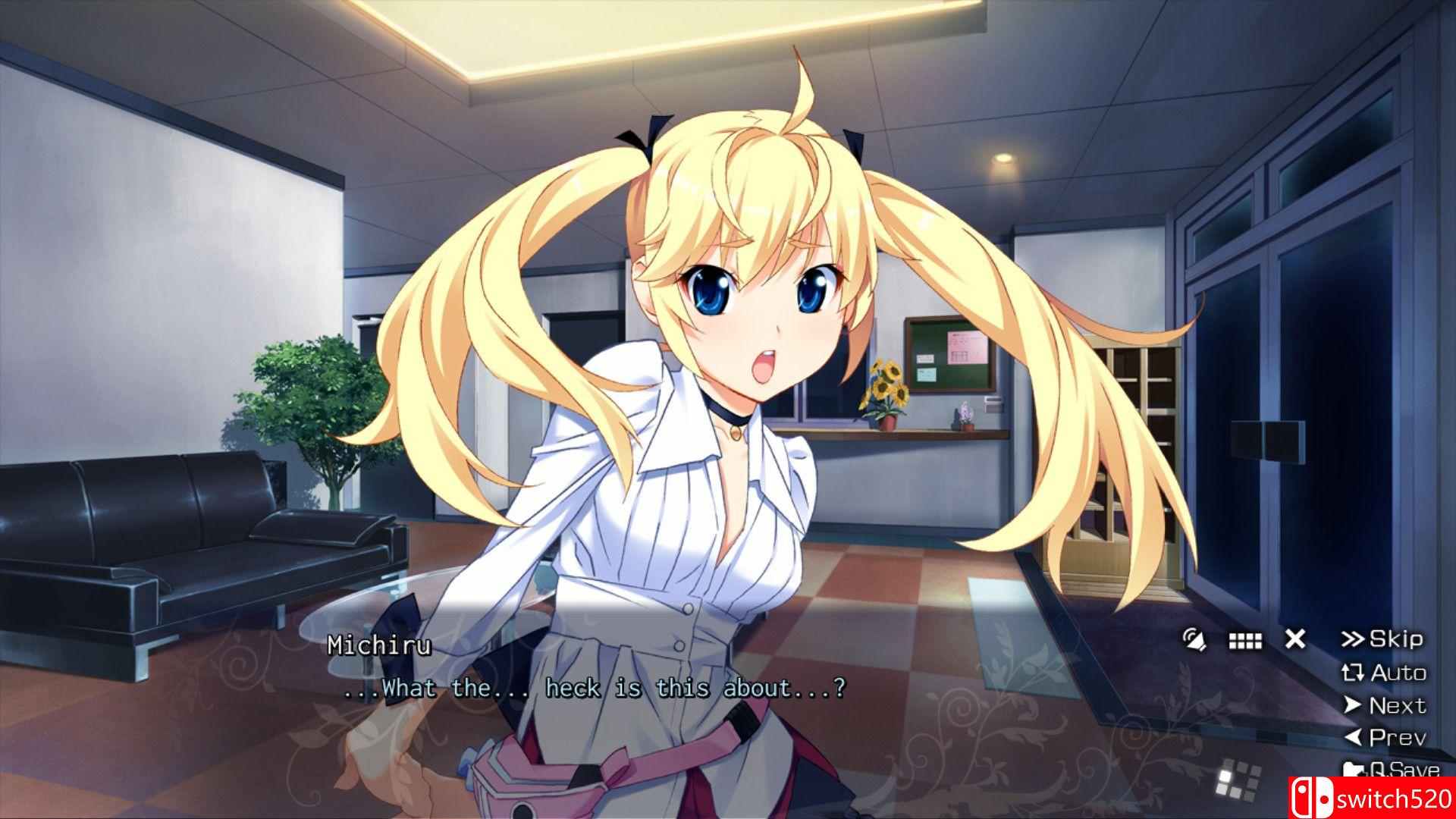
Task: Go back a line with Prev
Action: [1397, 736]
